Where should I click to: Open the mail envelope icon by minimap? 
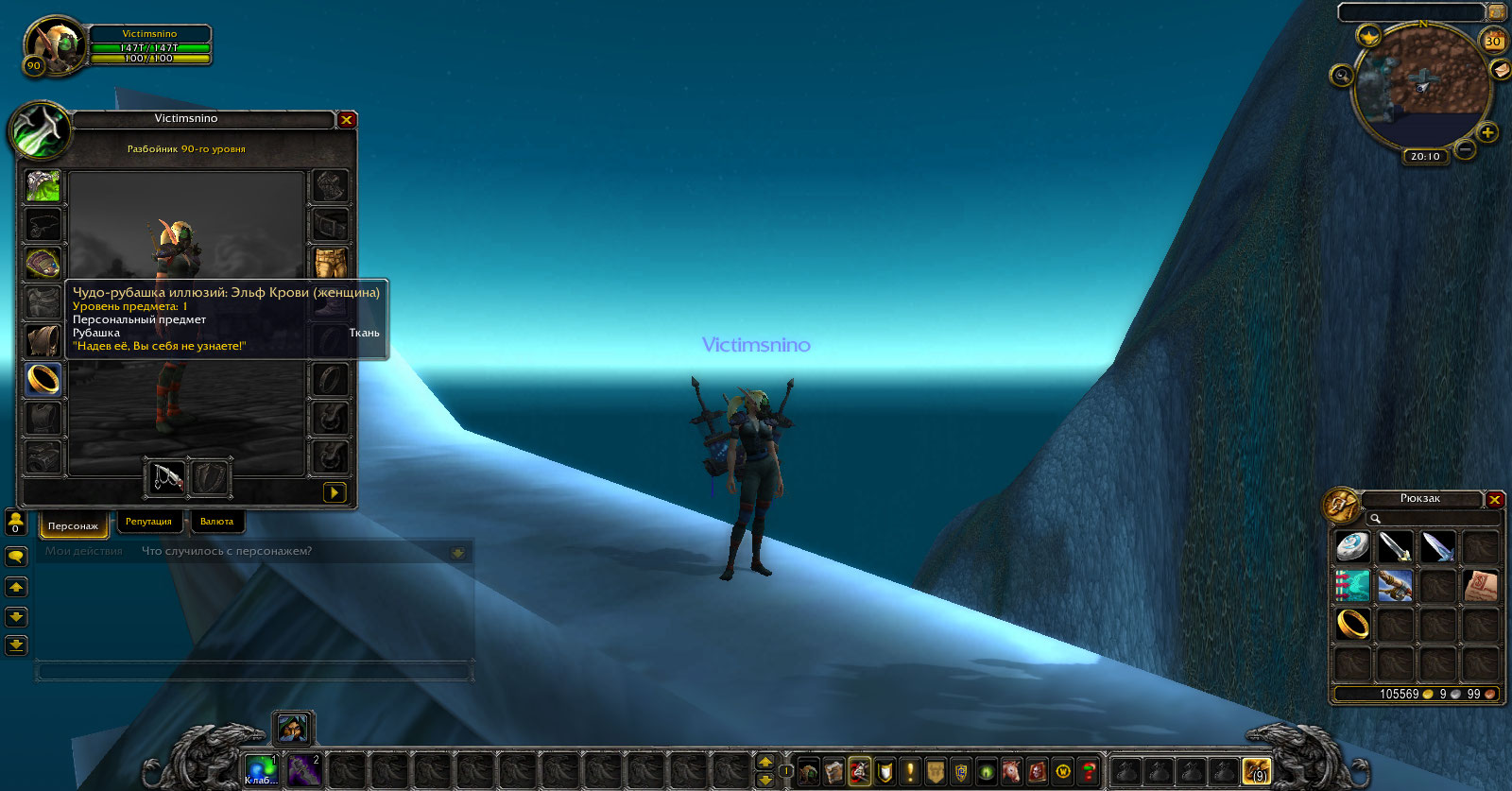pos(1500,69)
